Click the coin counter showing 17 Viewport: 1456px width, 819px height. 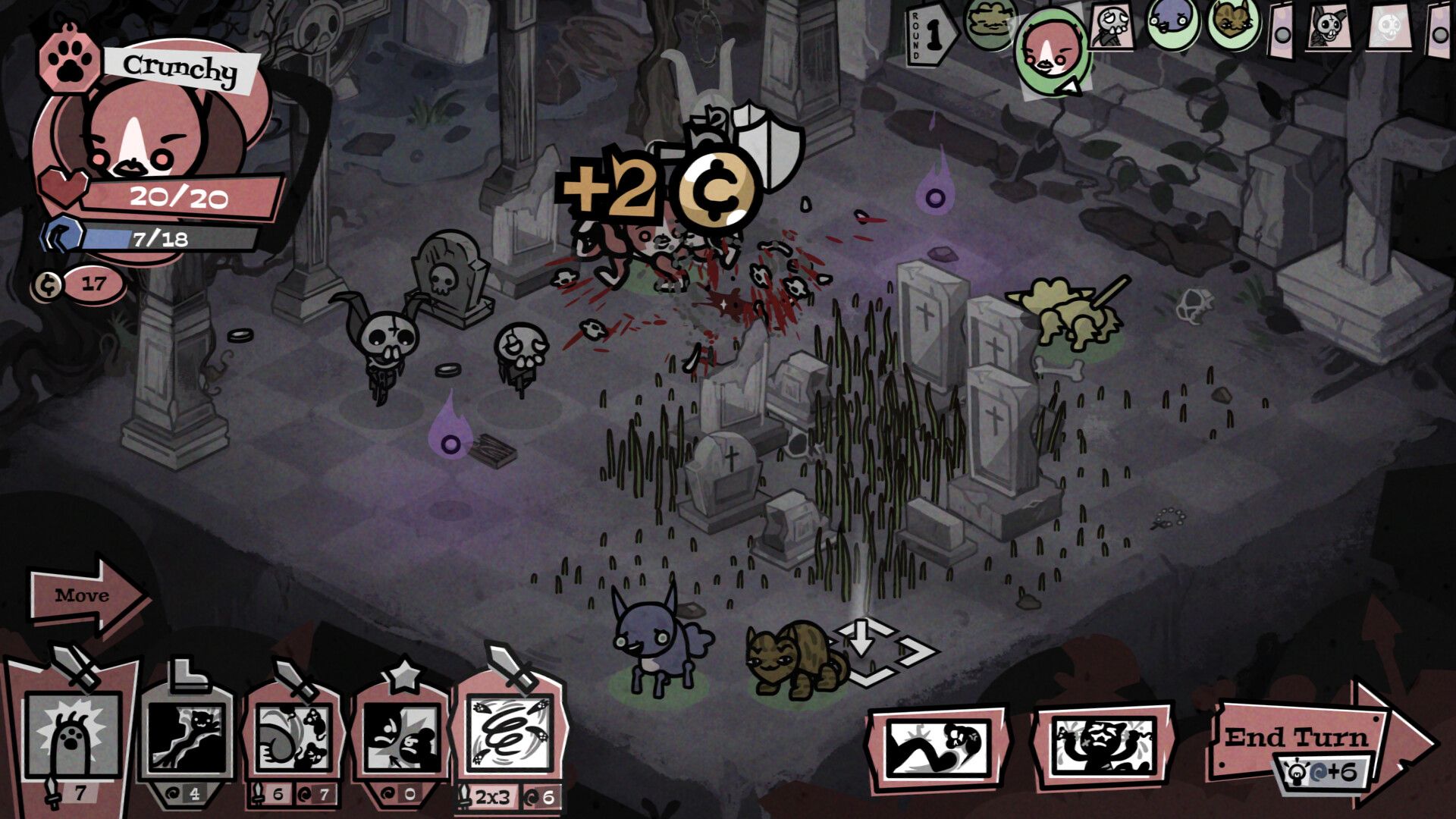pos(80,284)
